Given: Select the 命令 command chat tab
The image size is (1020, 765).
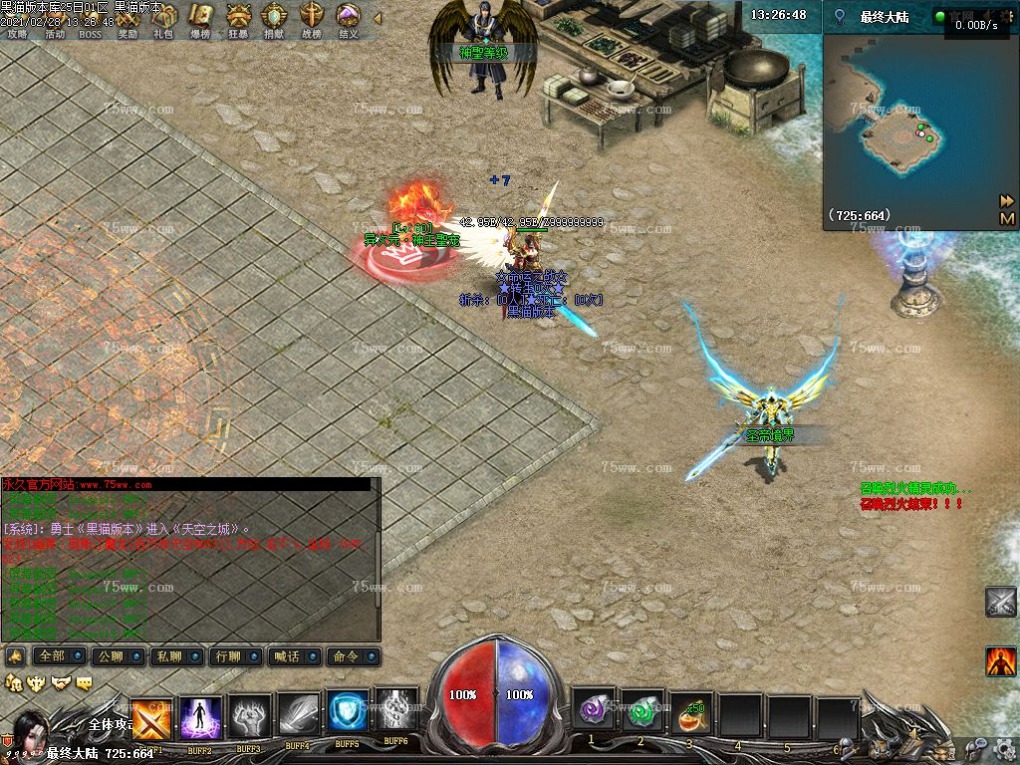Looking at the screenshot, I should click(x=353, y=657).
